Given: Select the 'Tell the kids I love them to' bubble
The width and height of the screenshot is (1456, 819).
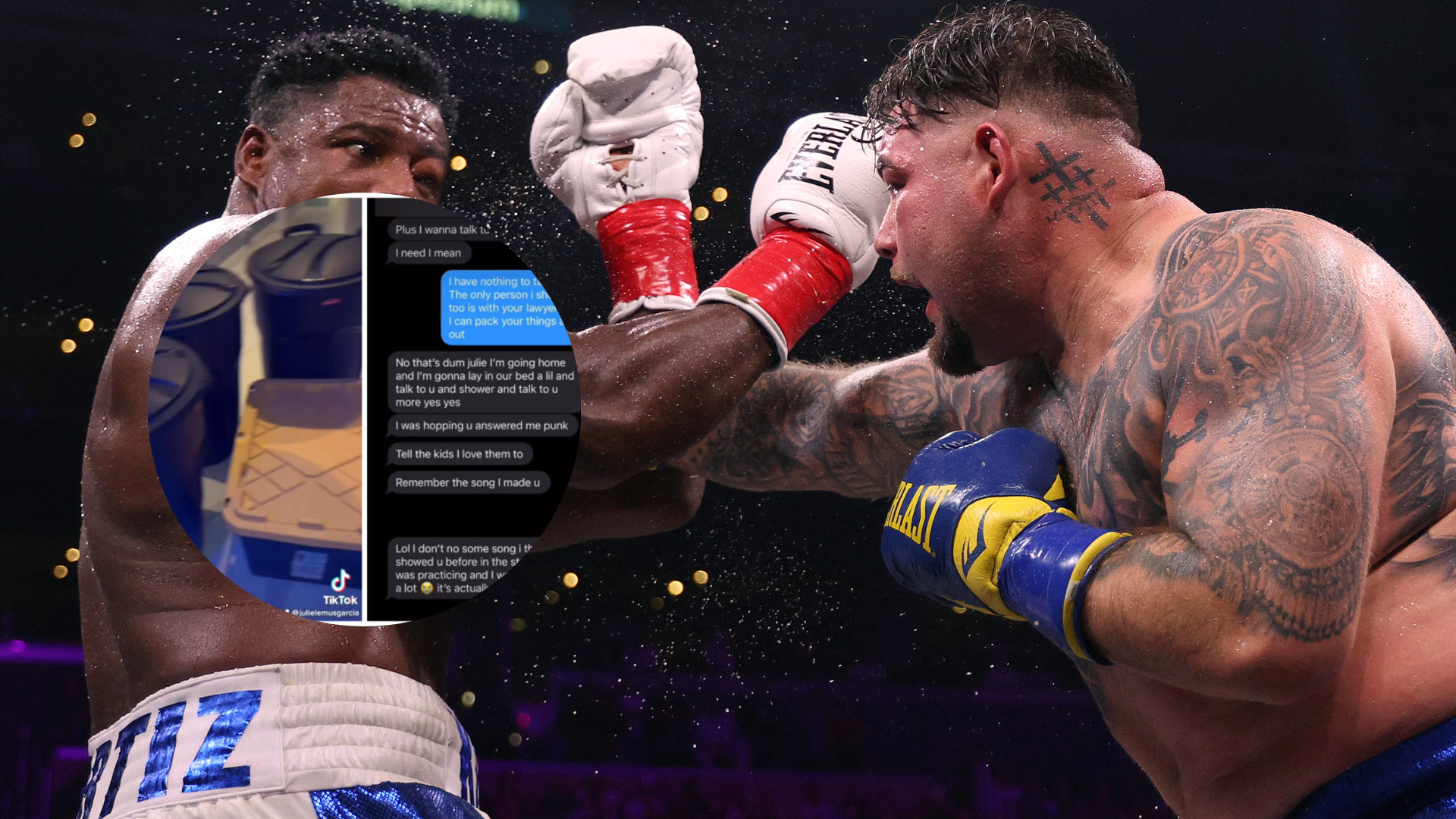Looking at the screenshot, I should [461, 453].
